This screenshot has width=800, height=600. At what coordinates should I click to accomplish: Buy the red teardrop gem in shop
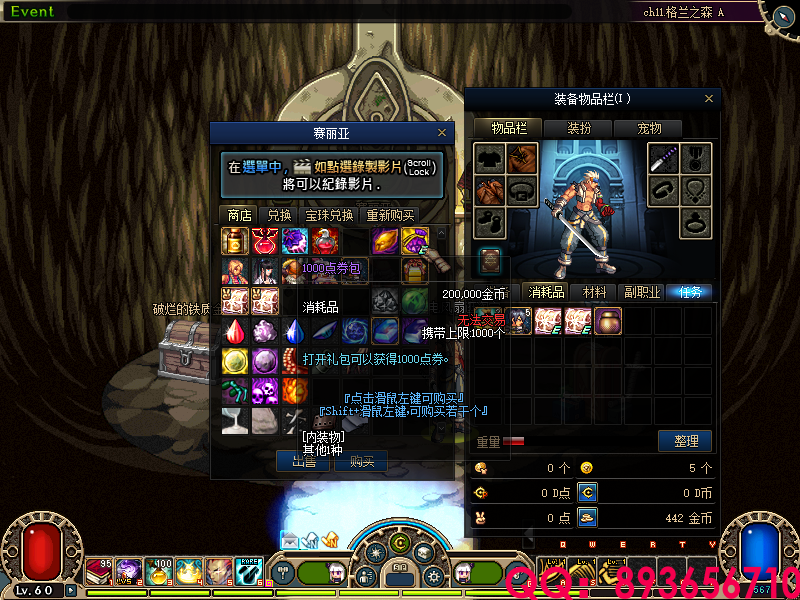235,331
